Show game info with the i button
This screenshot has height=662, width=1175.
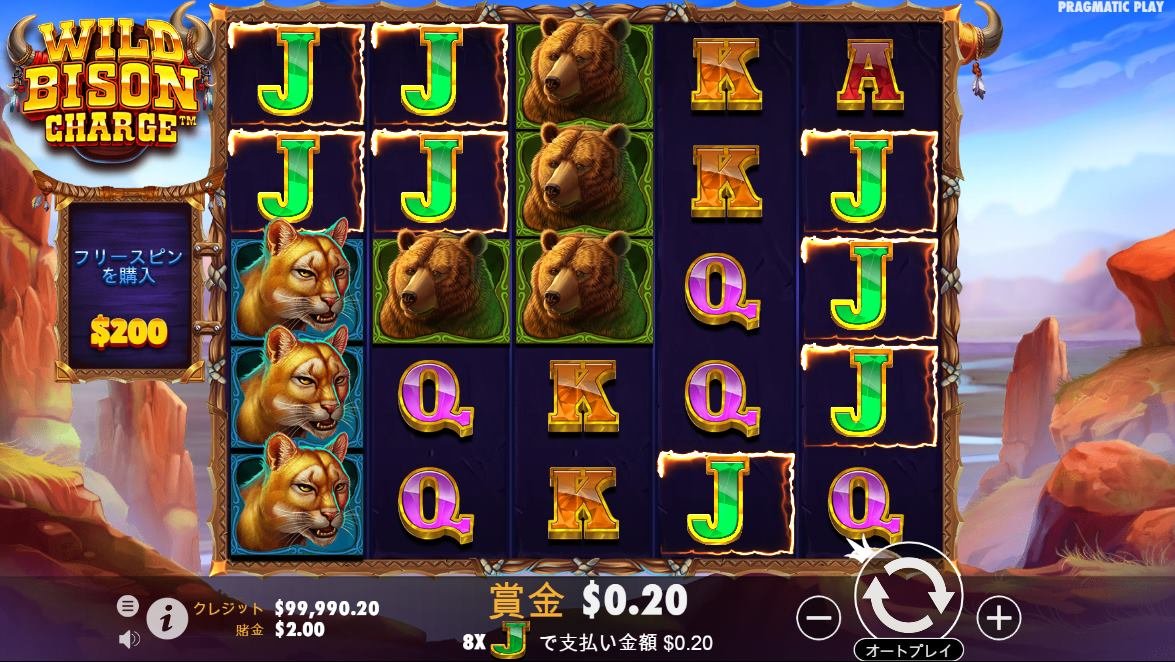pyautogui.click(x=167, y=619)
